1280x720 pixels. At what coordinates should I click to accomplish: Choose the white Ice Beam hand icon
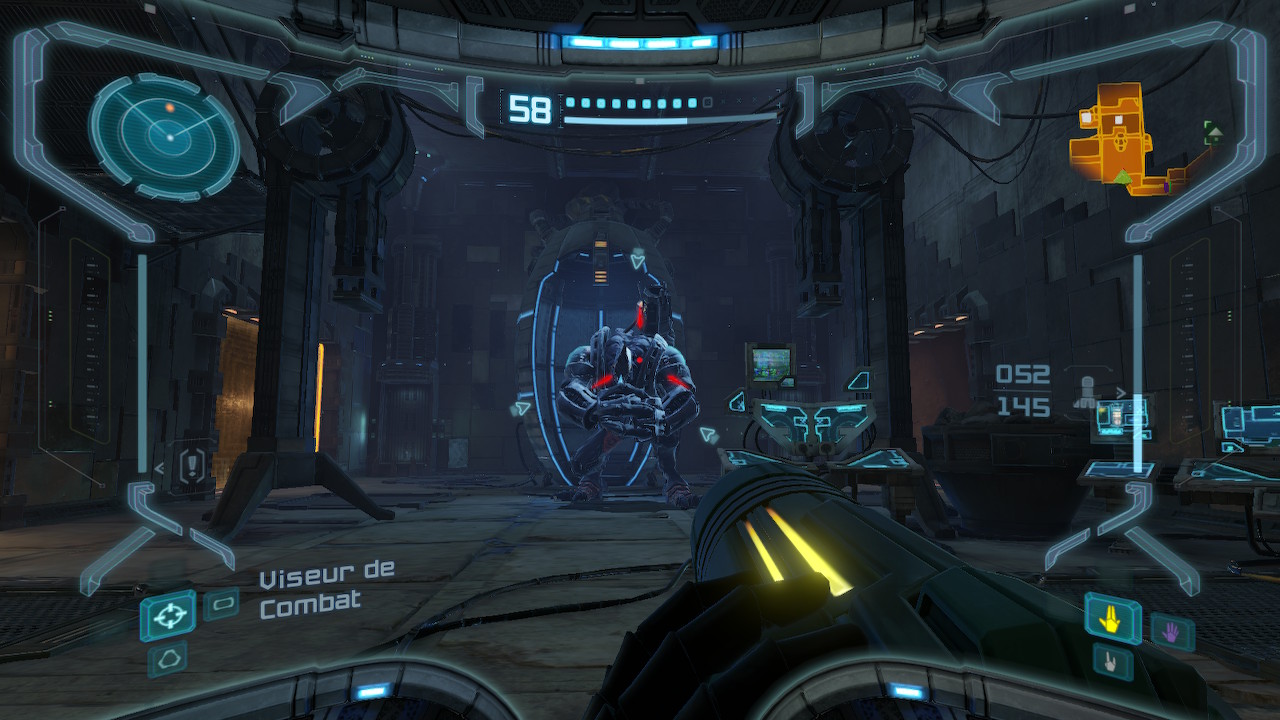pyautogui.click(x=1111, y=661)
